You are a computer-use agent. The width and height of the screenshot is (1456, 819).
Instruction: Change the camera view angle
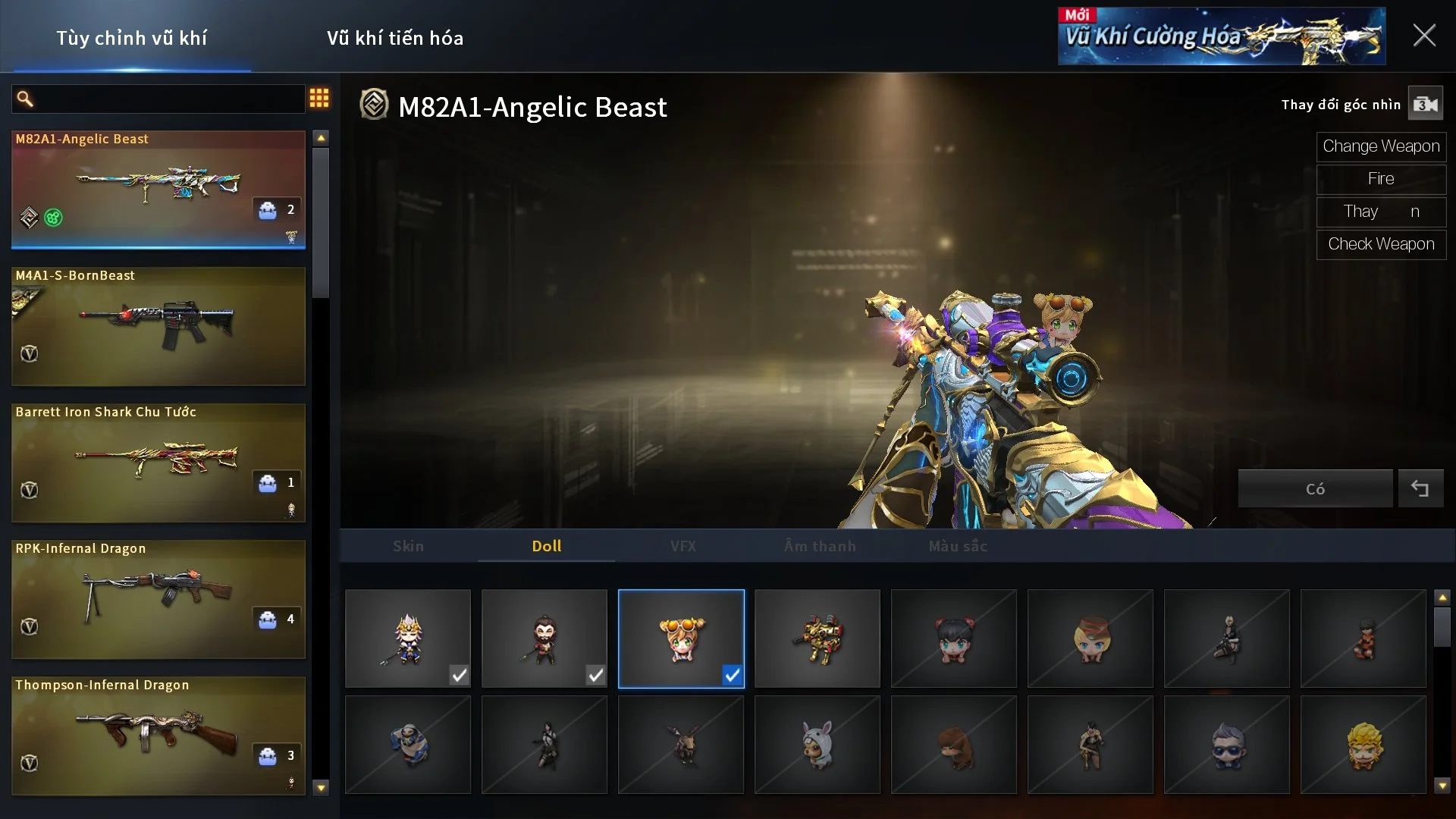(1425, 105)
